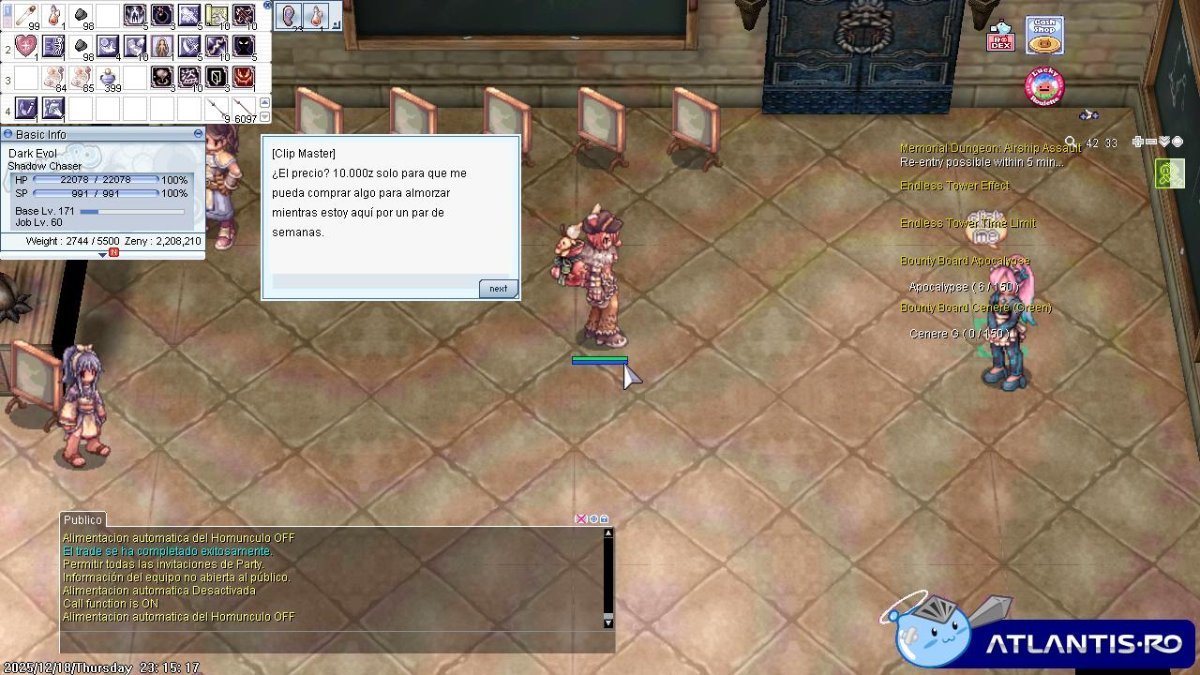The width and height of the screenshot is (1200, 675).
Task: Open the Lucky Roulette
Action: pyautogui.click(x=1043, y=86)
